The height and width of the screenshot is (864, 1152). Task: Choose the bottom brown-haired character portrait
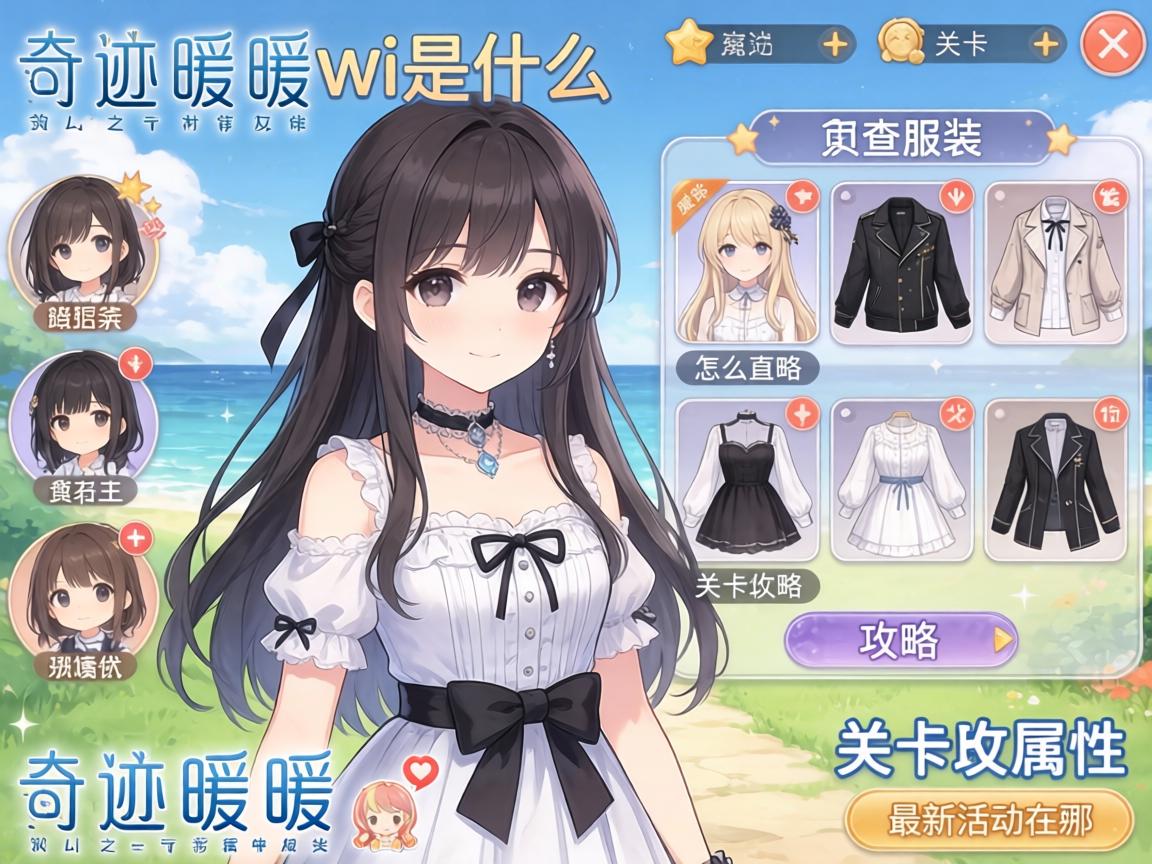tap(83, 590)
